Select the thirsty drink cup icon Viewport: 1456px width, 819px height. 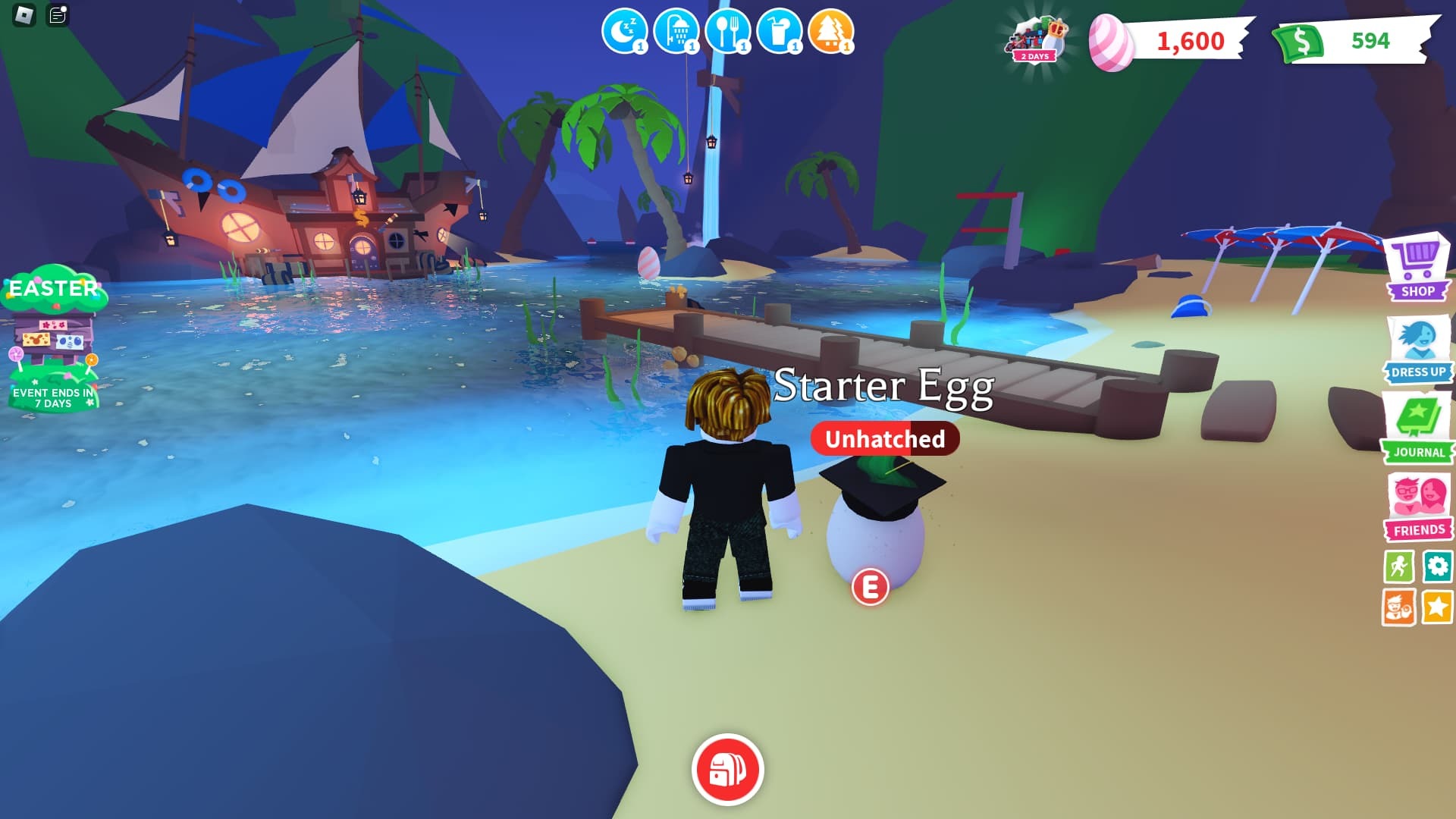(779, 32)
